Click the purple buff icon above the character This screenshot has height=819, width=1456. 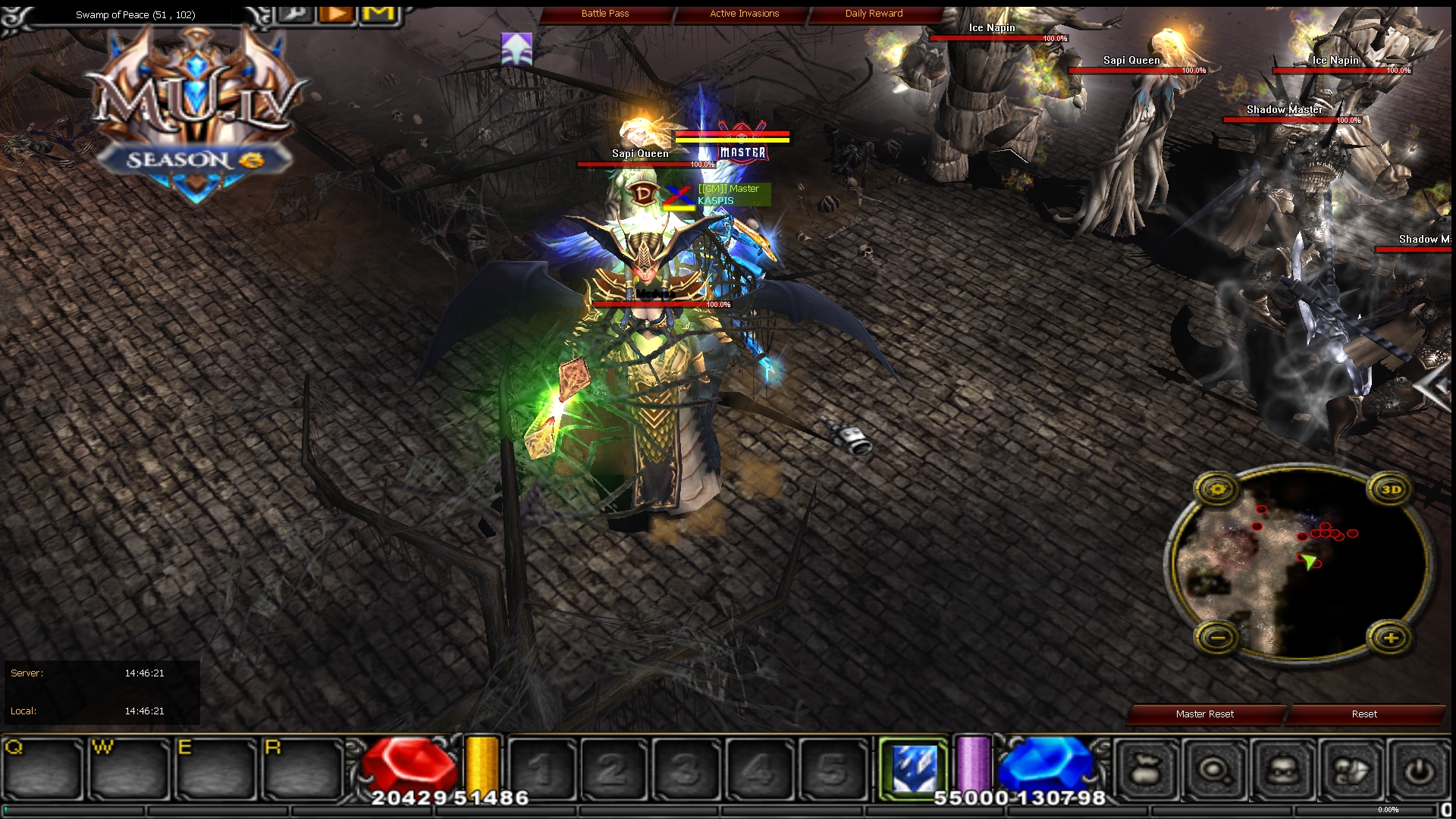pyautogui.click(x=516, y=49)
